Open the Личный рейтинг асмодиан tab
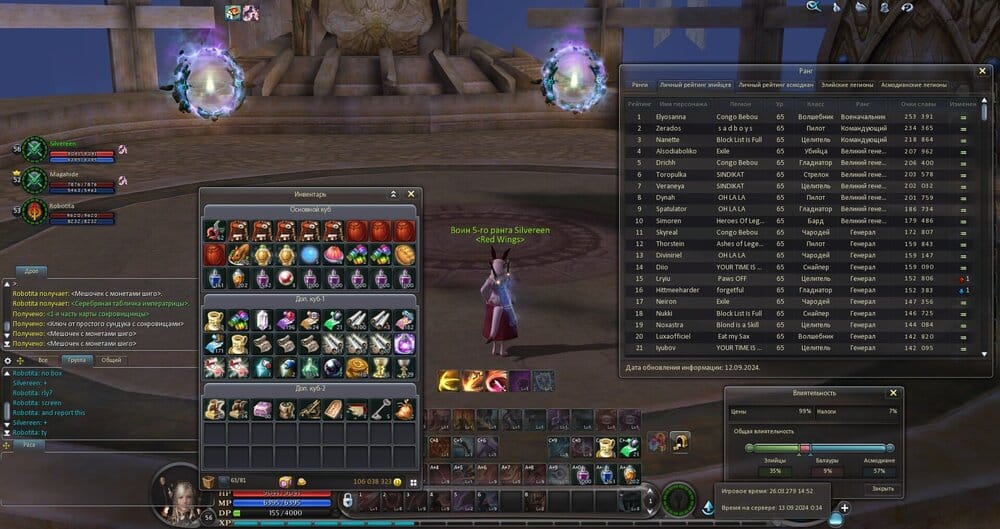Image resolution: width=1000 pixels, height=529 pixels. [x=776, y=85]
